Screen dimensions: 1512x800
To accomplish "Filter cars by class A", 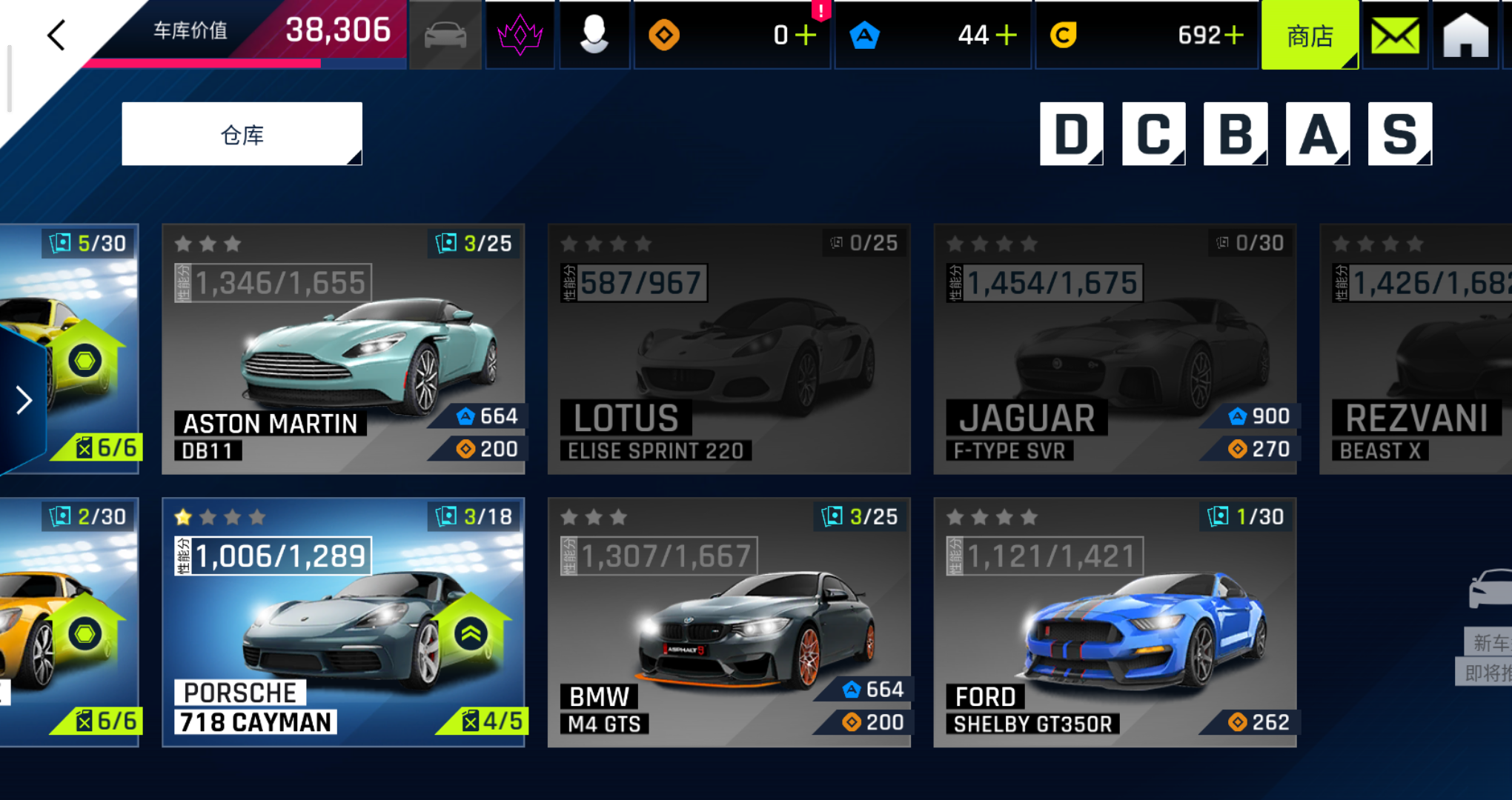I will (x=1317, y=134).
